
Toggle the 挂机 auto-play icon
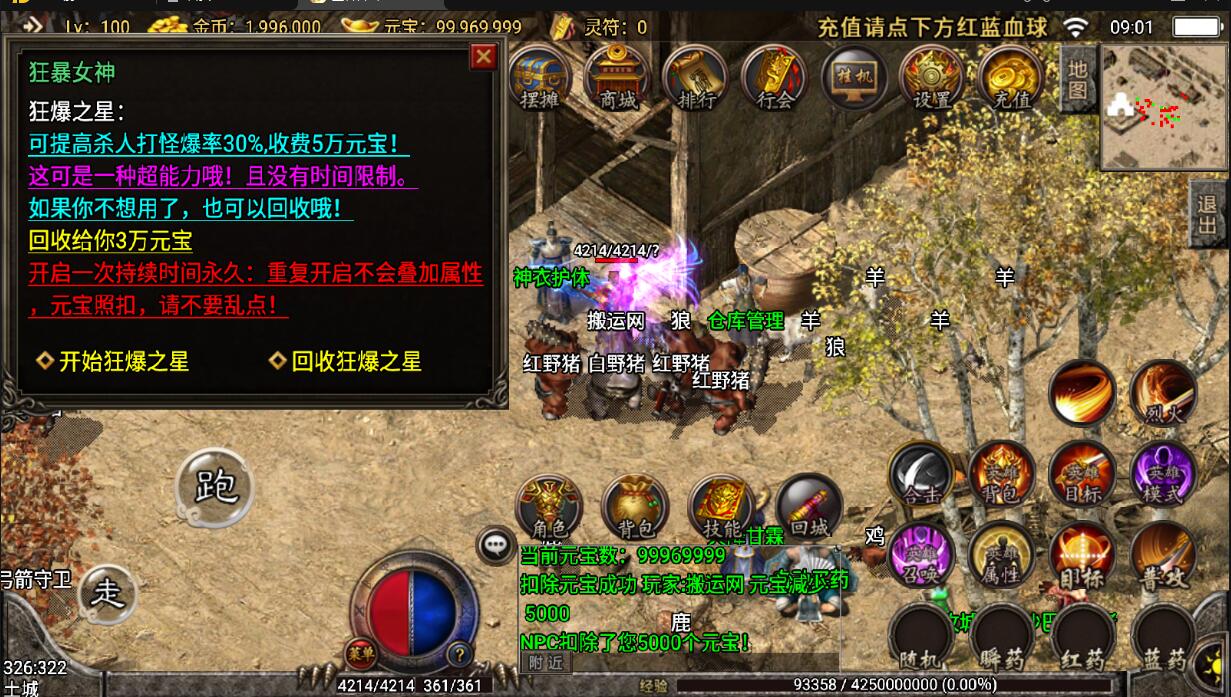point(854,76)
